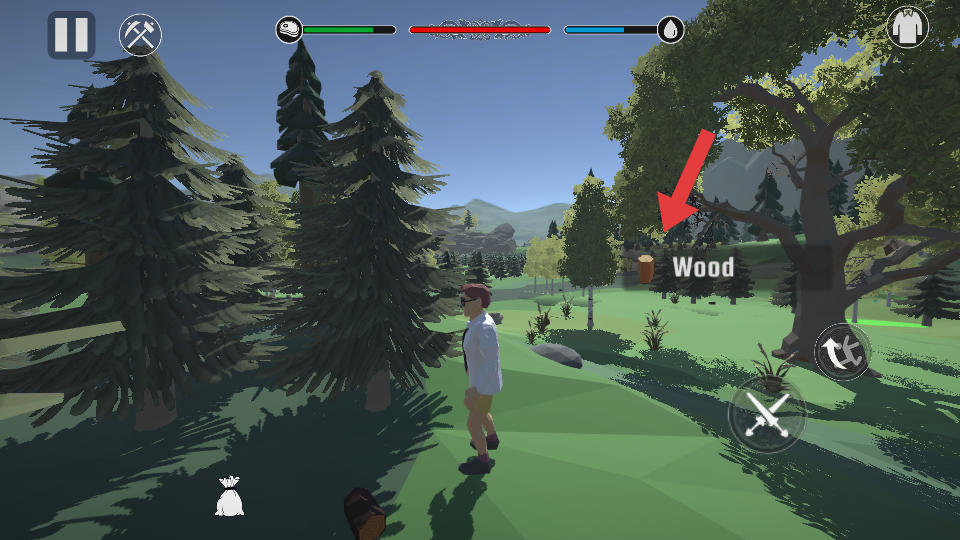Switch tool using the swap arrows button
This screenshot has height=540, width=960.
[842, 351]
